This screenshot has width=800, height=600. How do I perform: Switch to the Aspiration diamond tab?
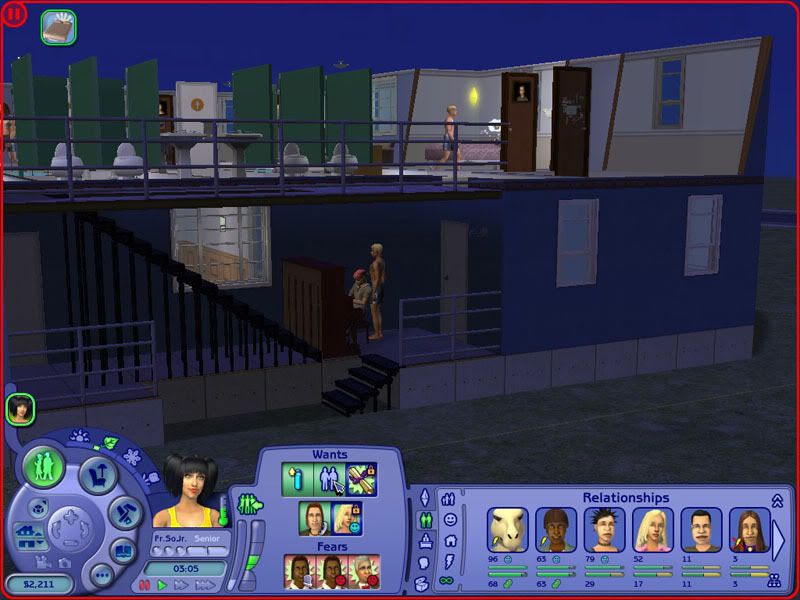coord(423,497)
